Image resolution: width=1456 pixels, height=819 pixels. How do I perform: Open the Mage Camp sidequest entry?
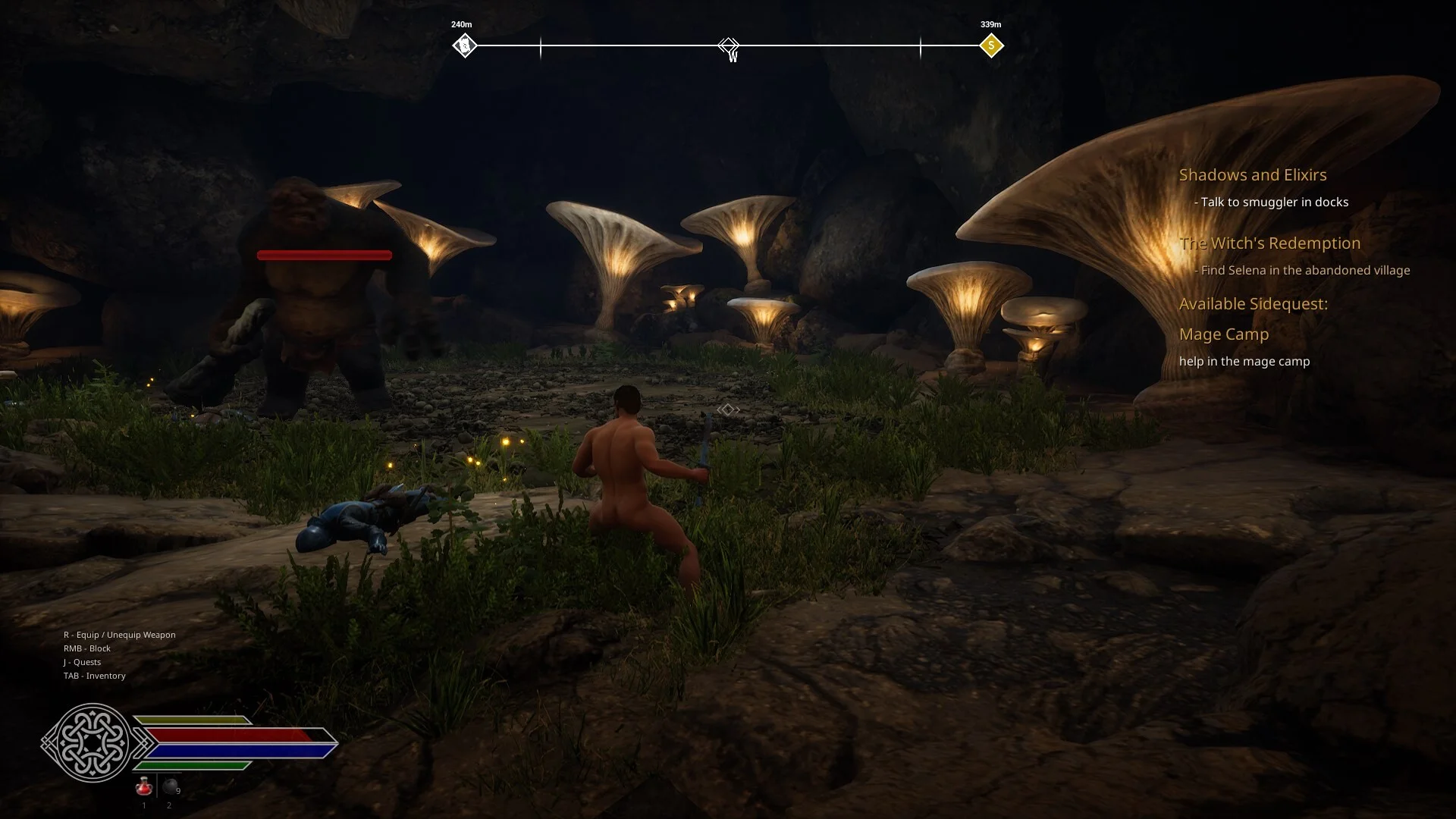1223,334
